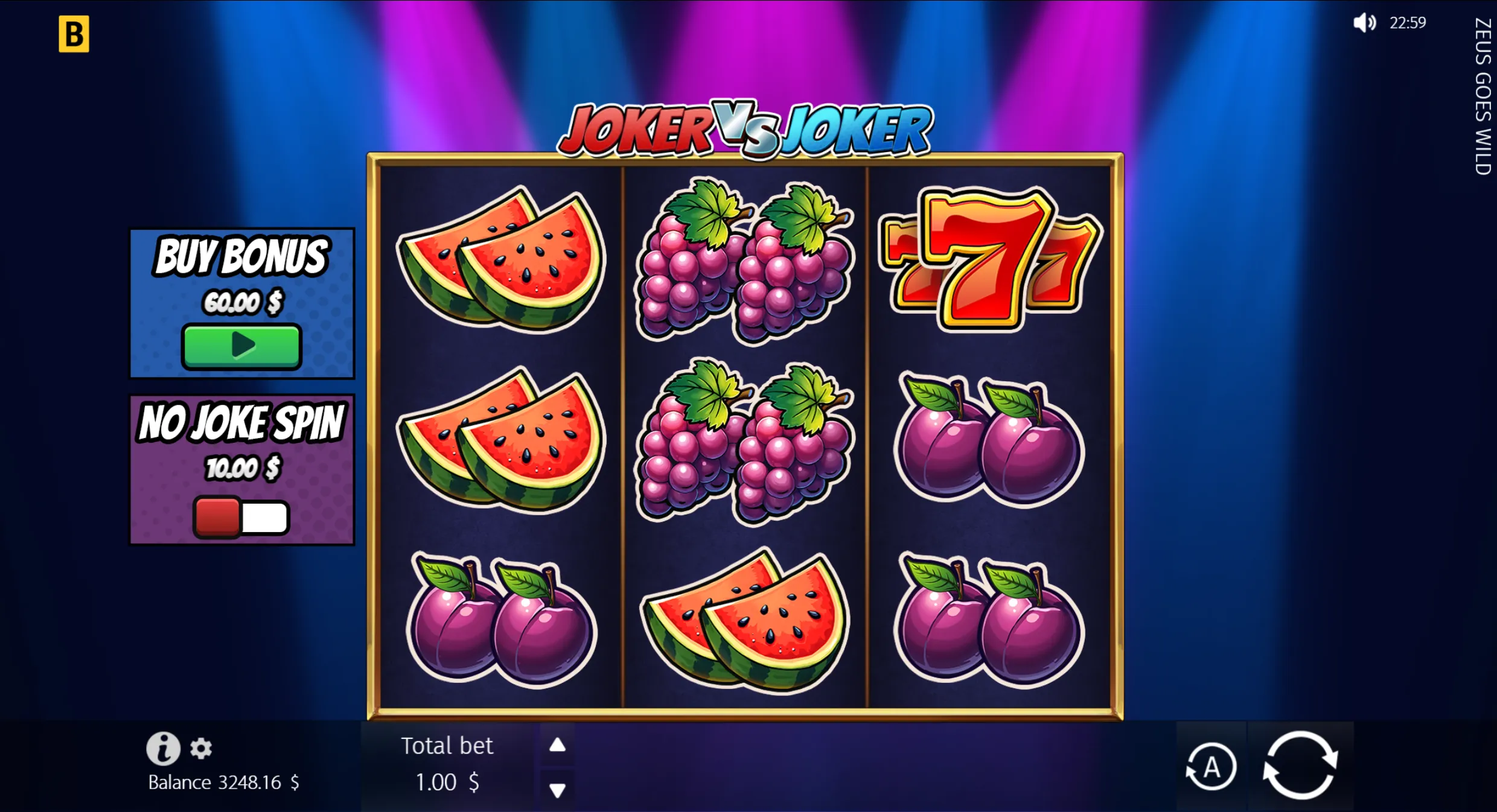
Task: Click the yellow B logo
Action: (x=74, y=34)
